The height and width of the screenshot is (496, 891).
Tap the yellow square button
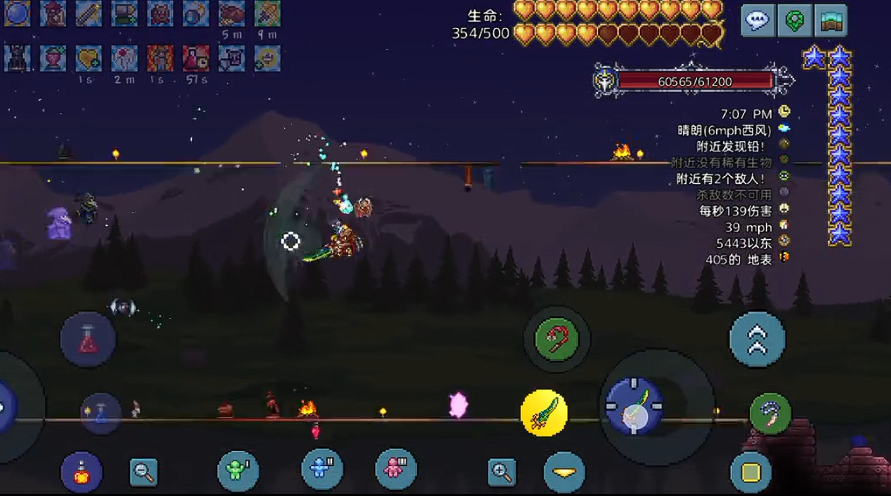point(750,470)
